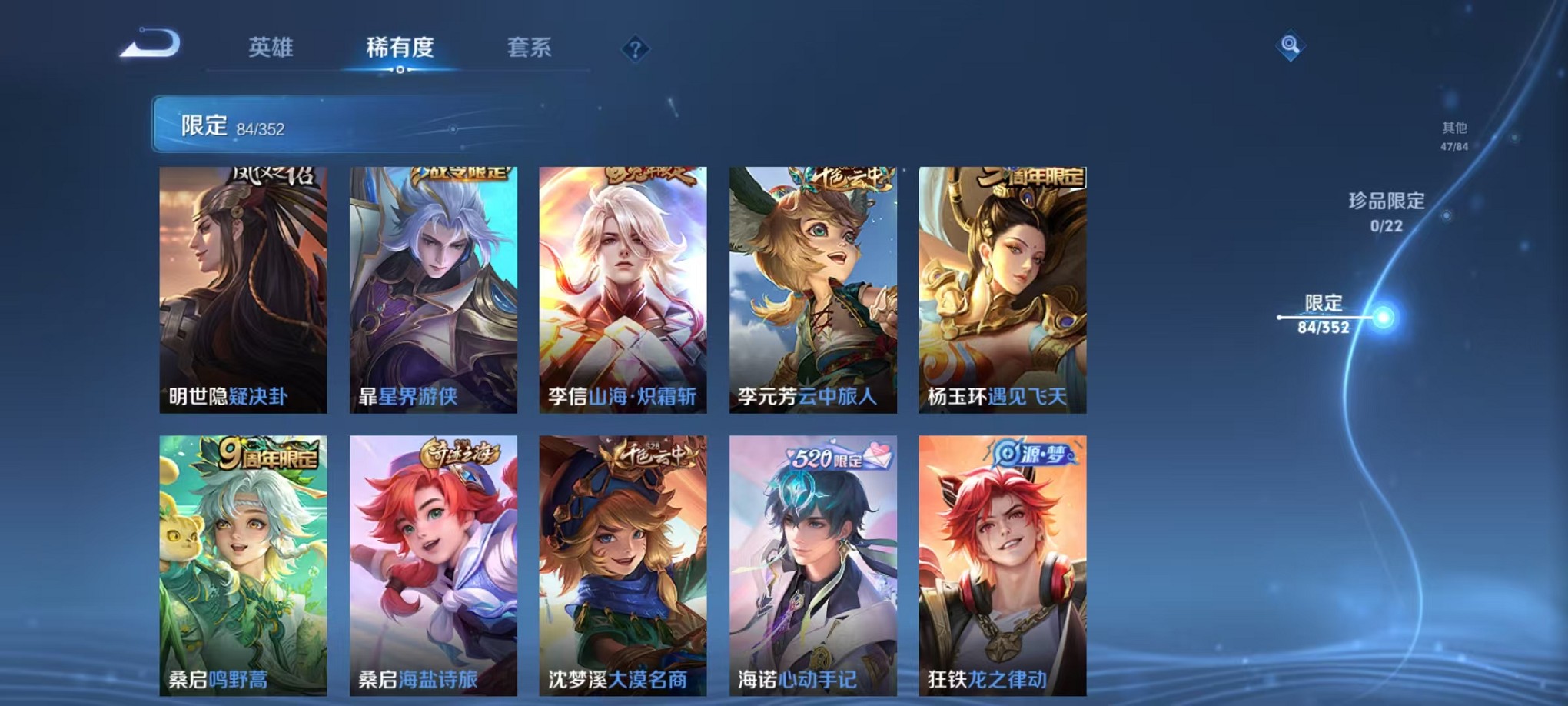Open search with the magnifier icon
Viewport: 1568px width, 706px height.
pos(1291,45)
